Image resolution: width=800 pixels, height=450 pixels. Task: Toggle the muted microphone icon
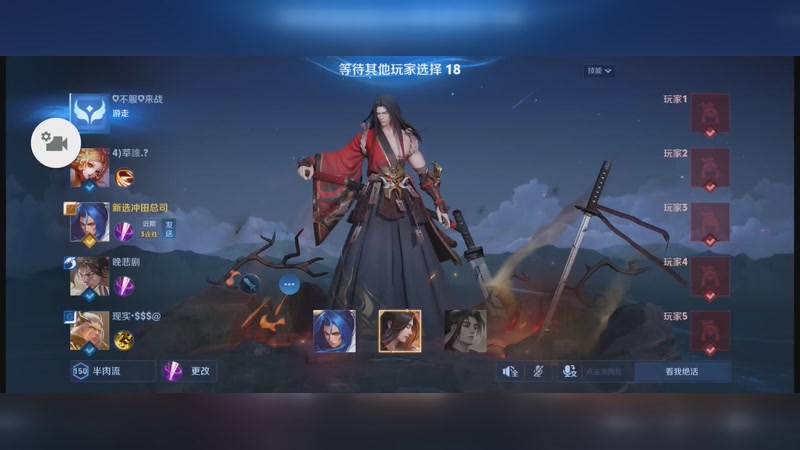(x=538, y=371)
